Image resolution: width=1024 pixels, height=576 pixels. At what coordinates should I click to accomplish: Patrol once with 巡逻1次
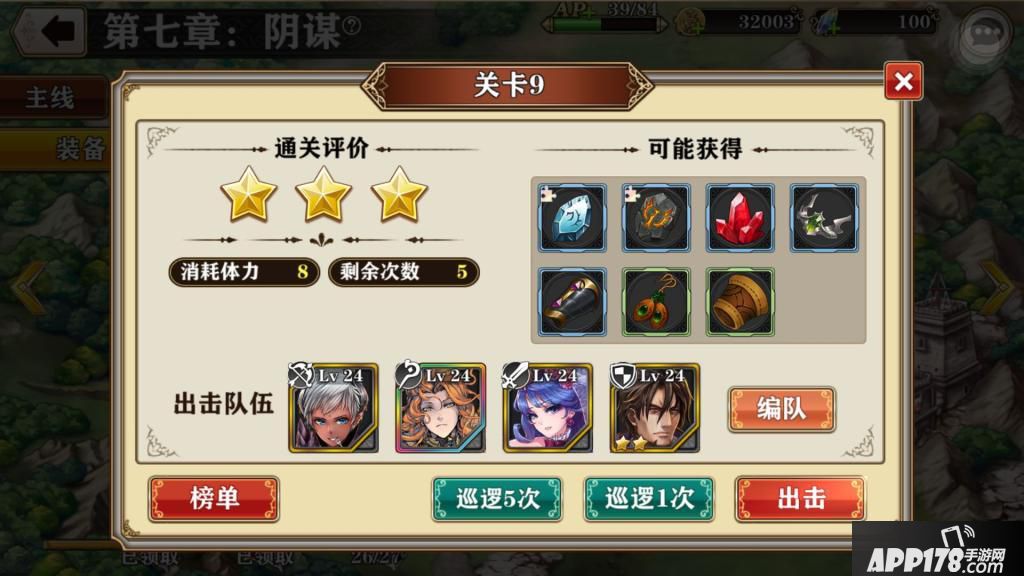[x=648, y=498]
